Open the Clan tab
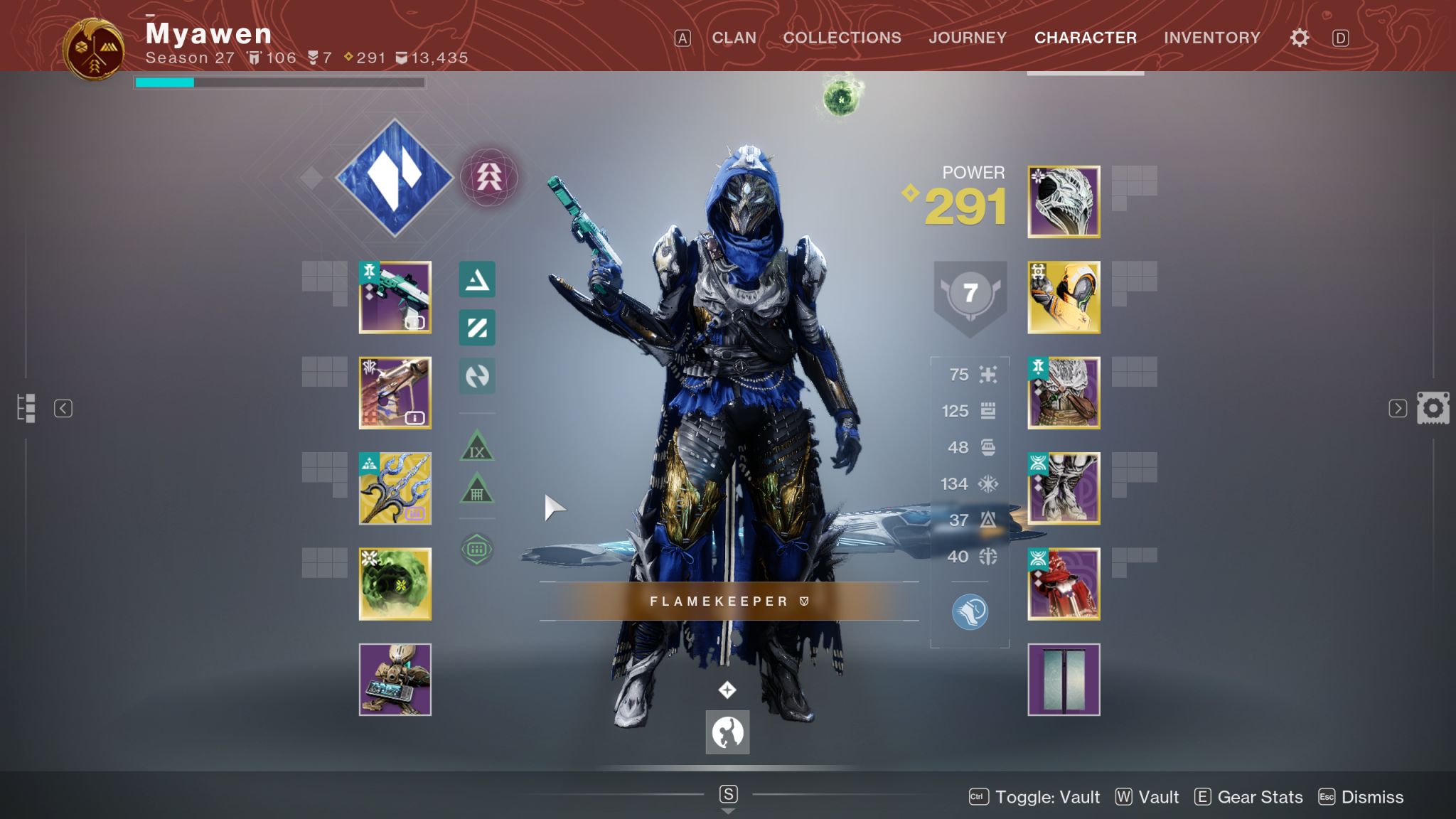Screen dimensions: 1456x819 tap(734, 38)
